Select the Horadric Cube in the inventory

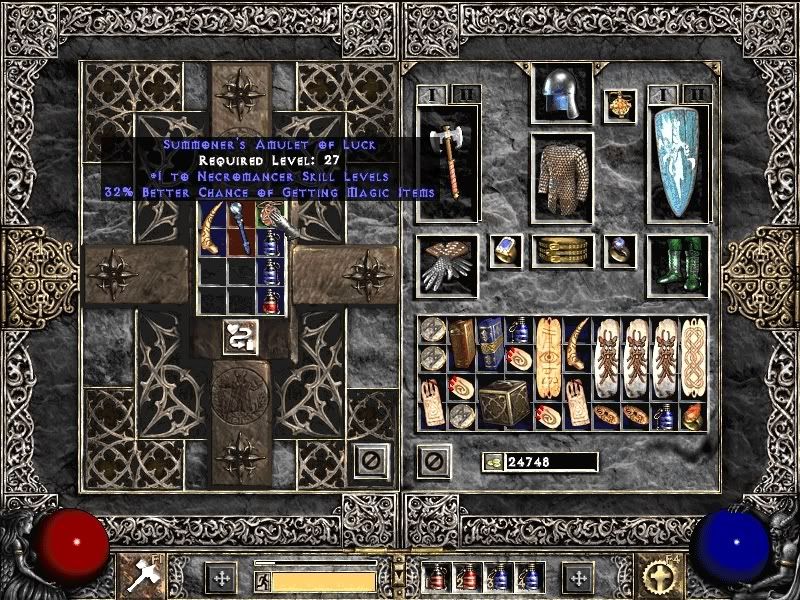pyautogui.click(x=505, y=401)
